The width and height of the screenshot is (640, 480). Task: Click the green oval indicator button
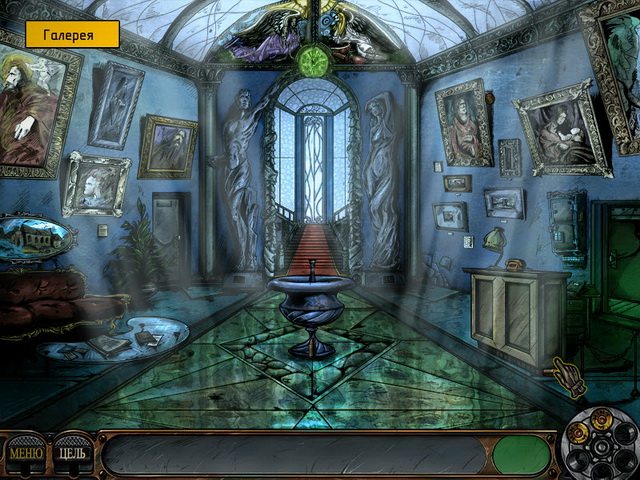tap(521, 455)
